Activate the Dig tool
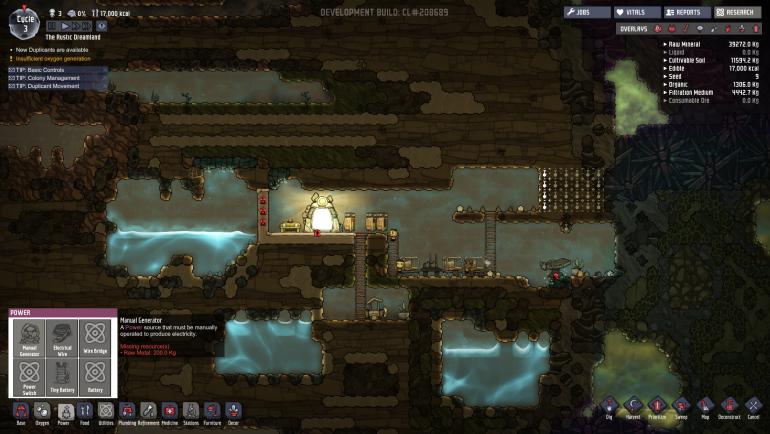Screen dimensions: 770x434 coord(610,407)
